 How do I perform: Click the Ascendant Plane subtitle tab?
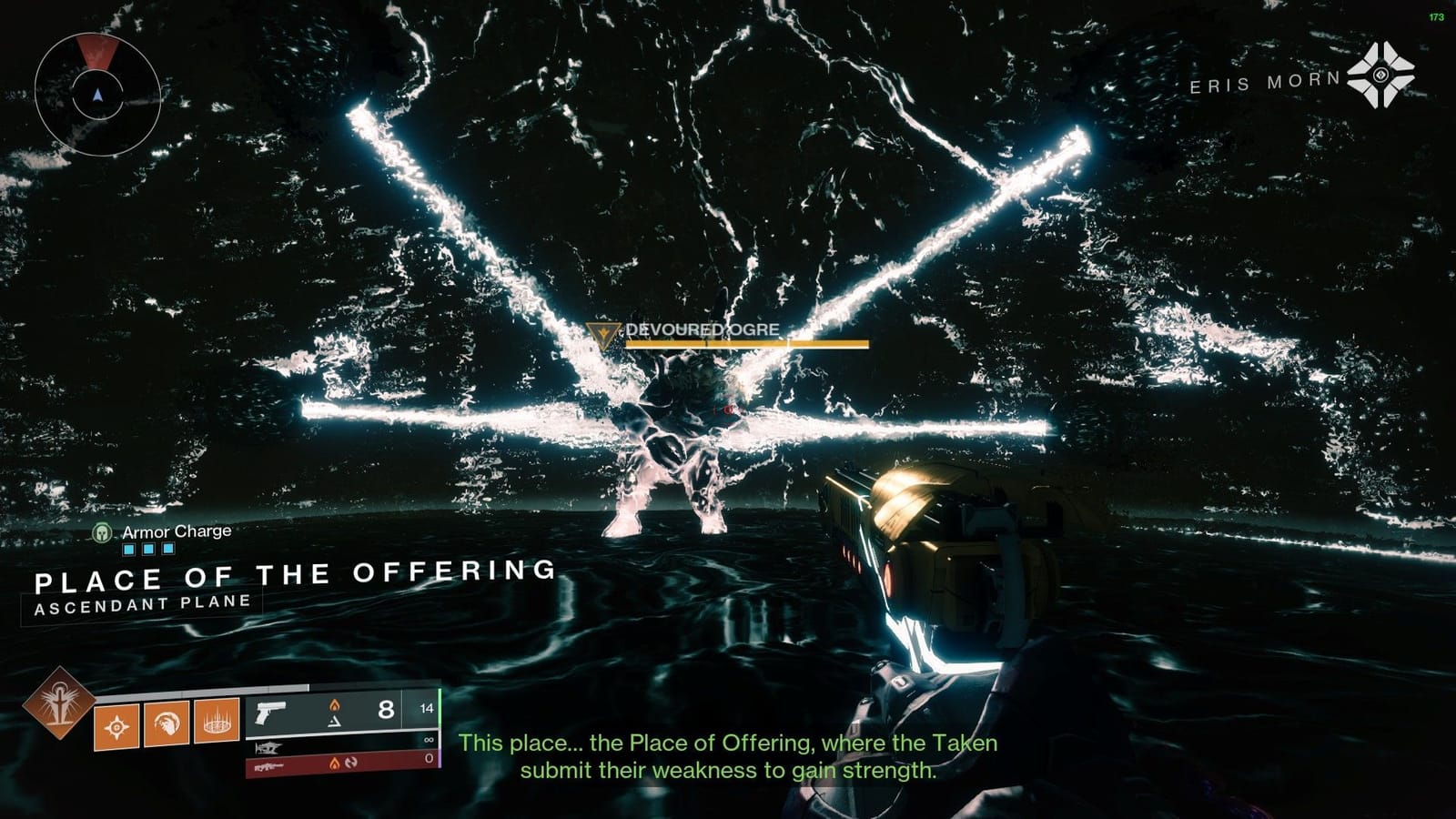tap(141, 601)
